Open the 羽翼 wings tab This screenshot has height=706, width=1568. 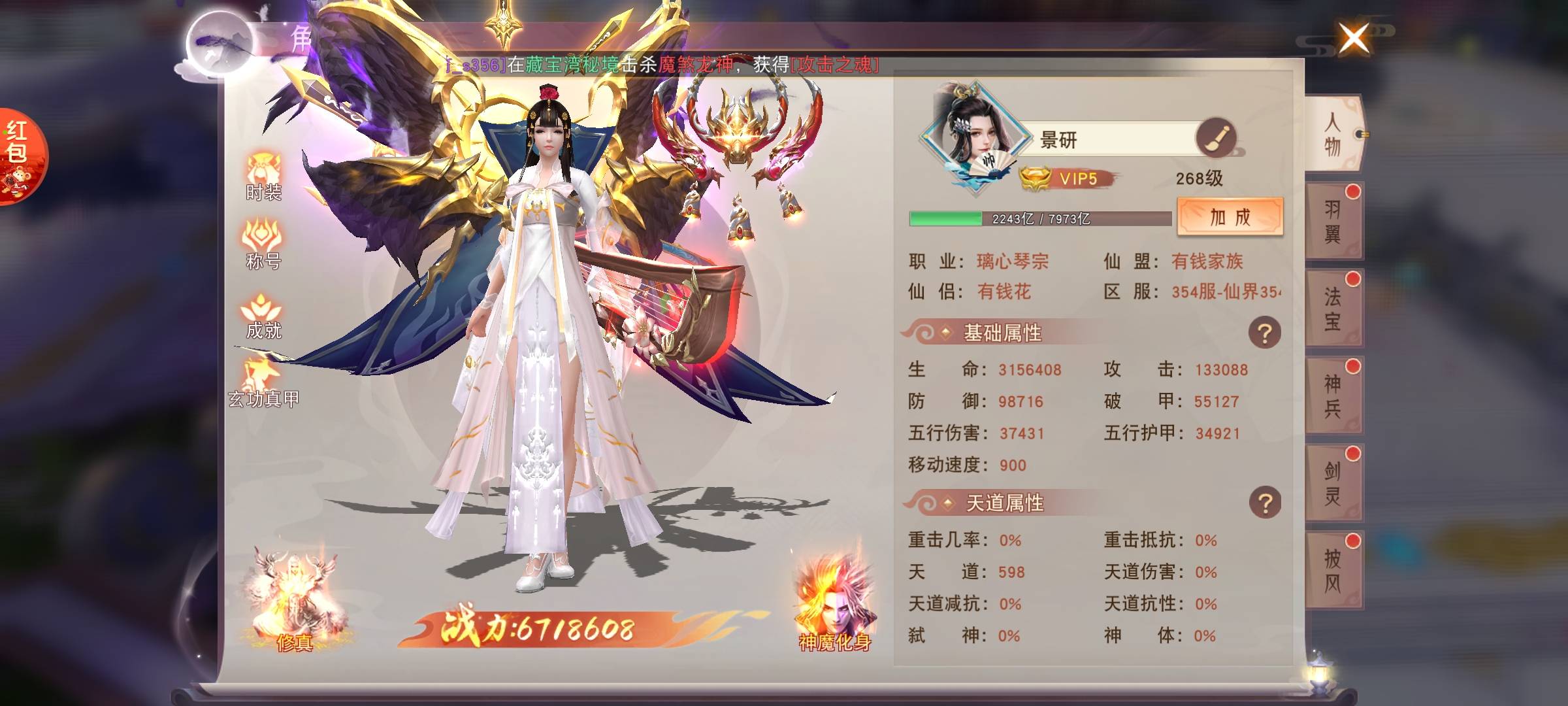tap(1333, 221)
